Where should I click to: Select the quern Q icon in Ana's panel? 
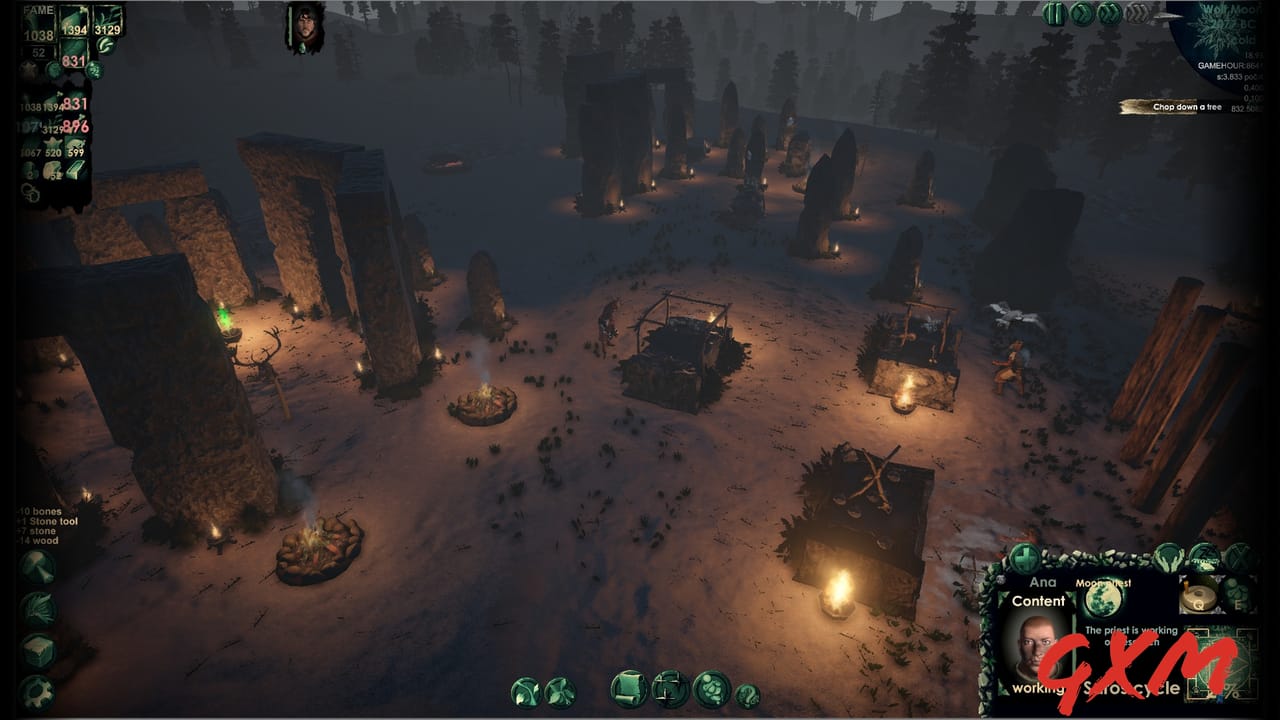point(1199,596)
